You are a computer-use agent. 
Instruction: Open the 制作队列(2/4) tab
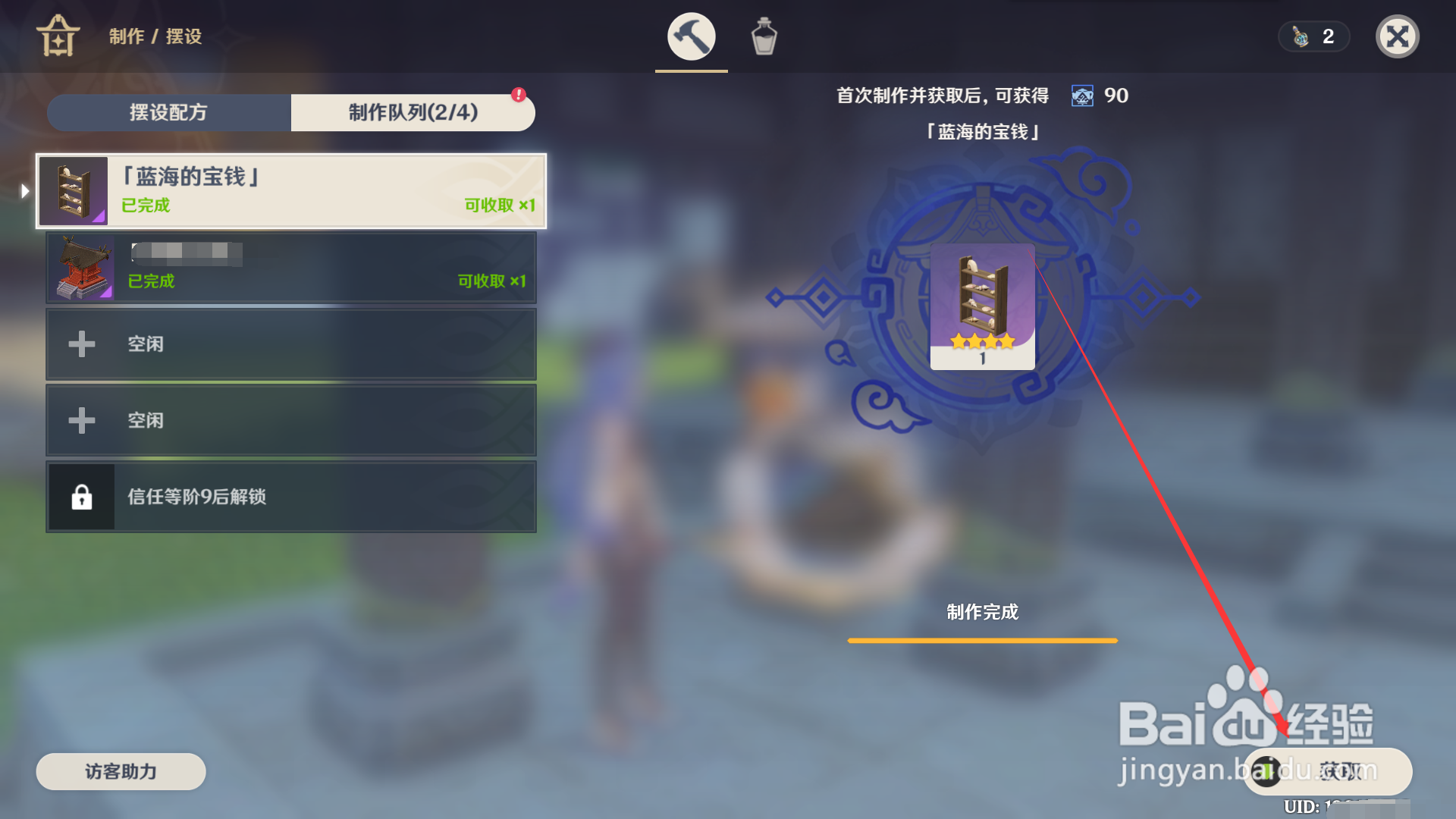tap(413, 112)
